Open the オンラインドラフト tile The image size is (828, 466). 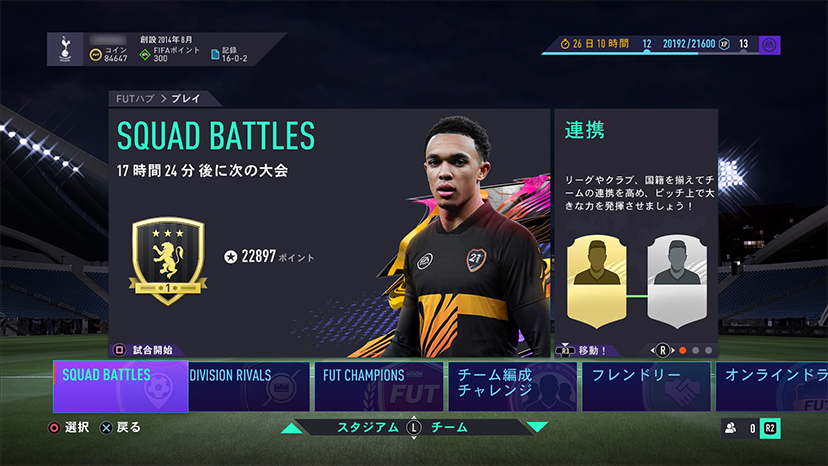(770, 387)
